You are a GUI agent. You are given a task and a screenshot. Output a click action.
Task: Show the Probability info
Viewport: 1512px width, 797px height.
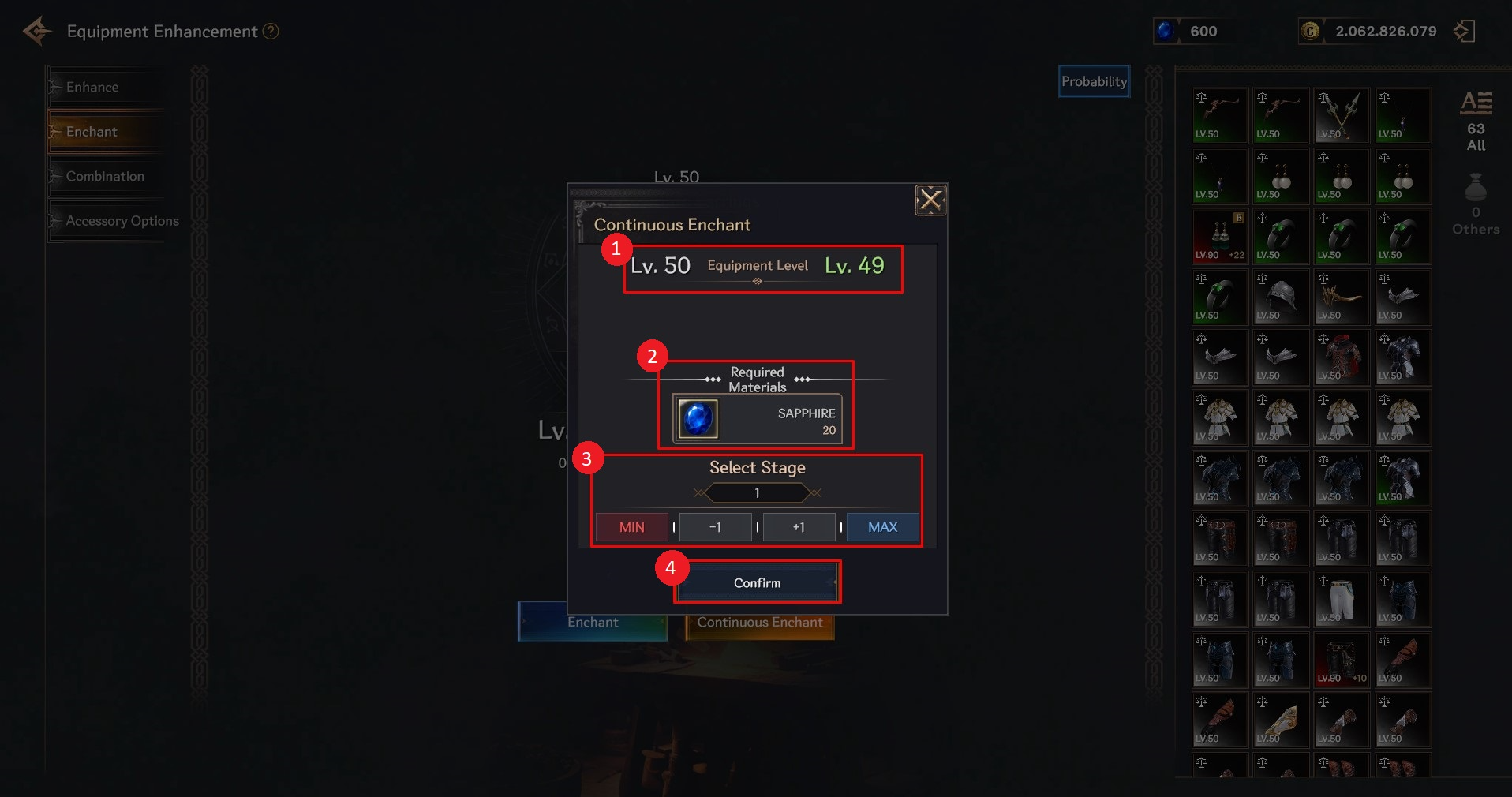point(1094,81)
